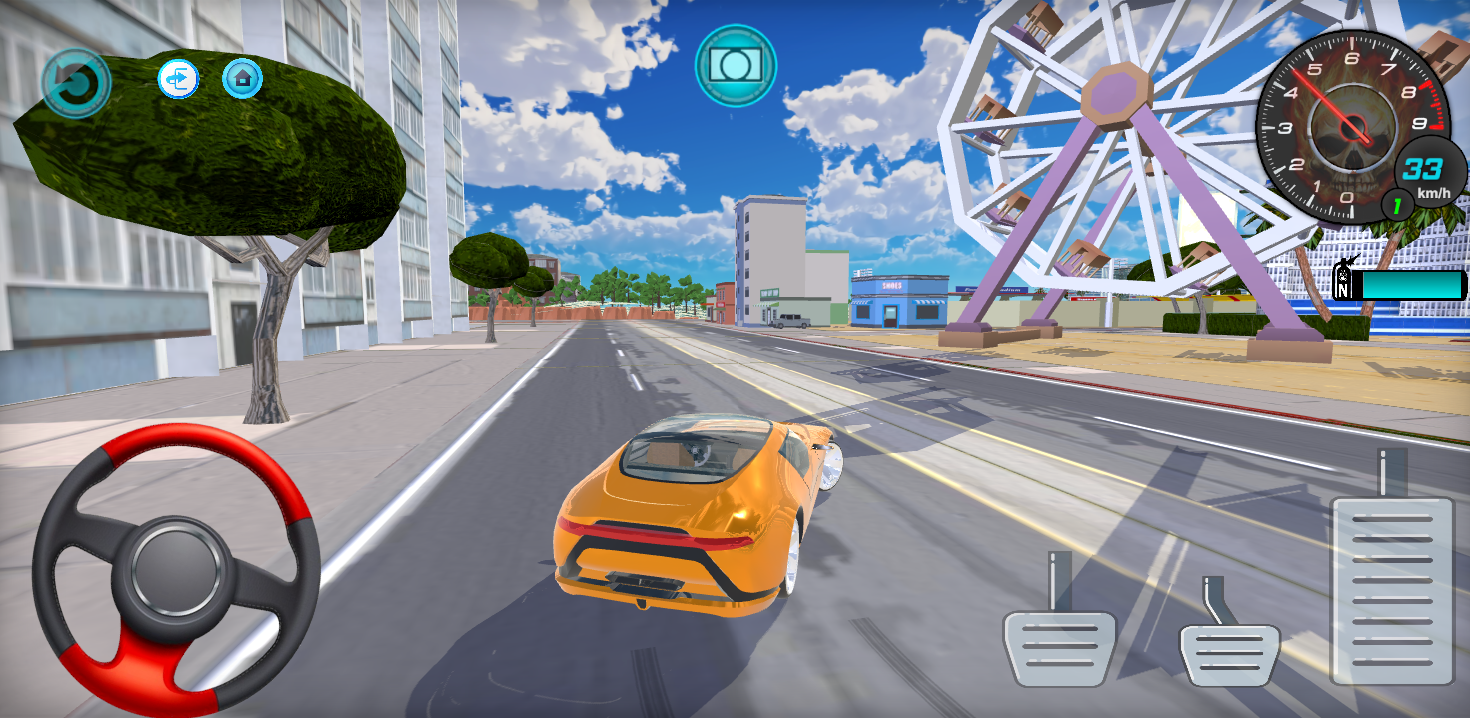Switch camera view with the camera button
This screenshot has height=718, width=1470.
pos(735,65)
